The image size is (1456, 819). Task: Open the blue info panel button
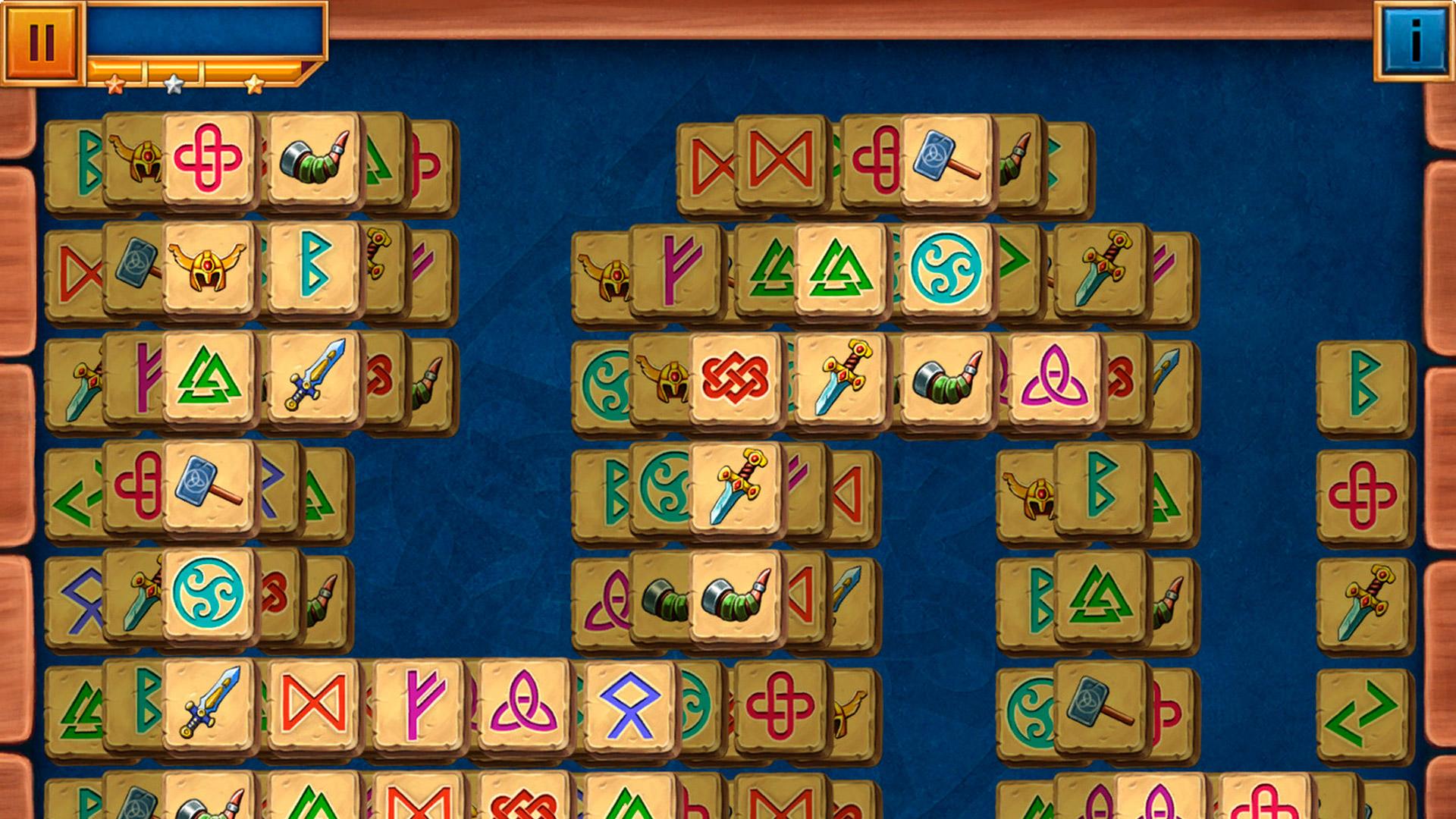pos(1414,40)
